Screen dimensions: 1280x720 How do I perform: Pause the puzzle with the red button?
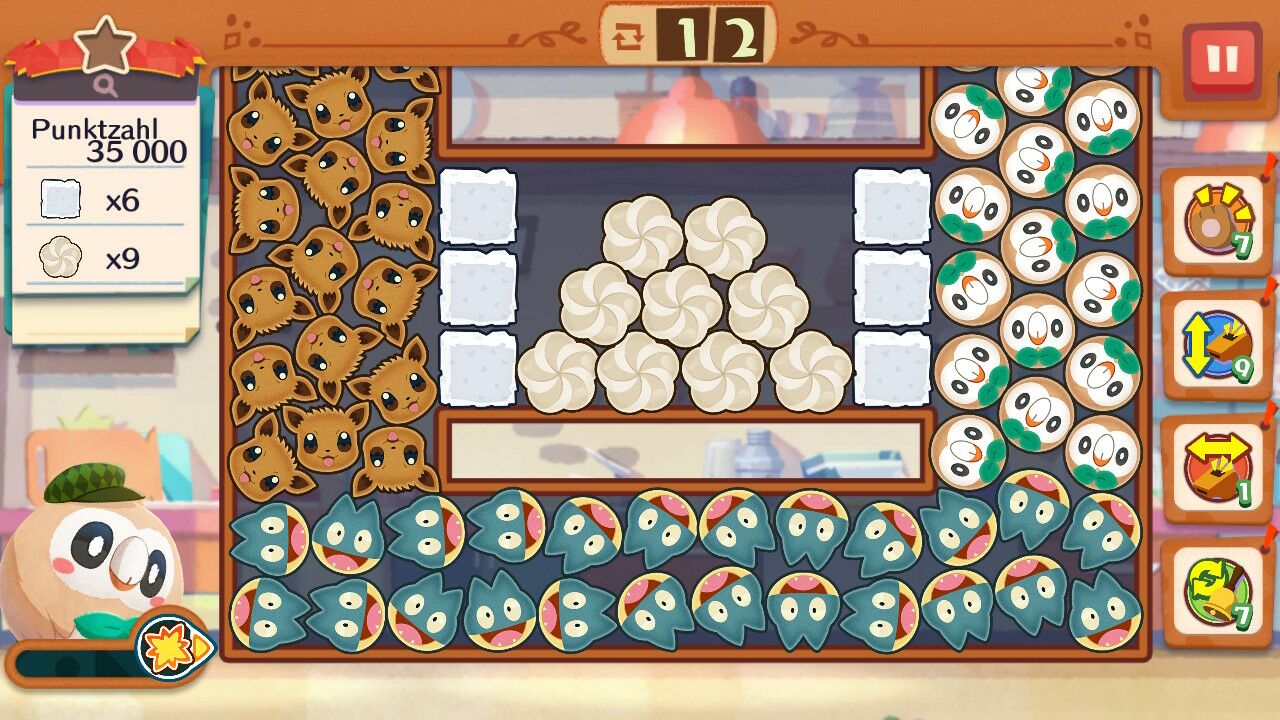click(1221, 60)
